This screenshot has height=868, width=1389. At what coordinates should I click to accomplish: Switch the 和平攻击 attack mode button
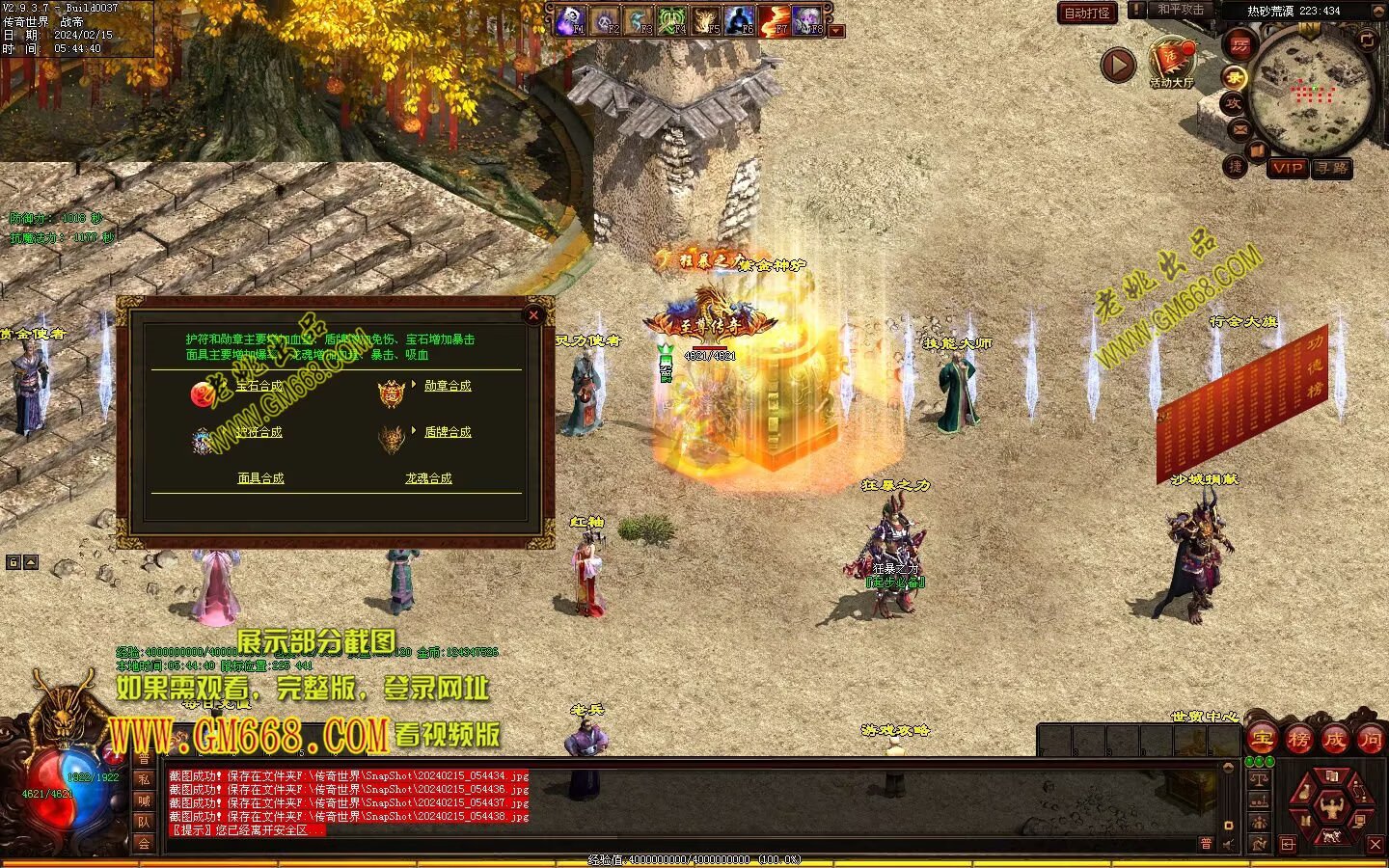(1180, 10)
